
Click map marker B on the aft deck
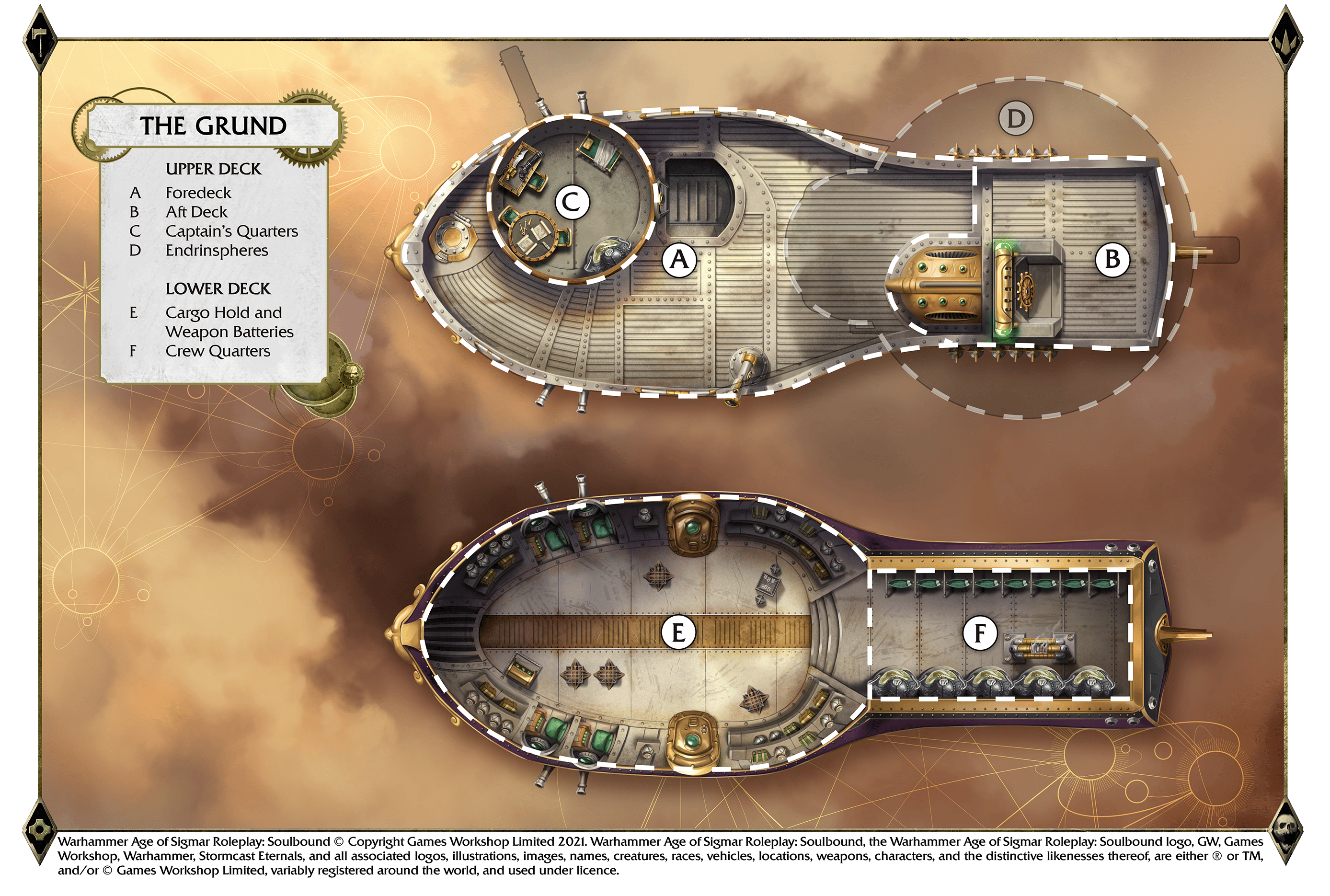[1112, 260]
